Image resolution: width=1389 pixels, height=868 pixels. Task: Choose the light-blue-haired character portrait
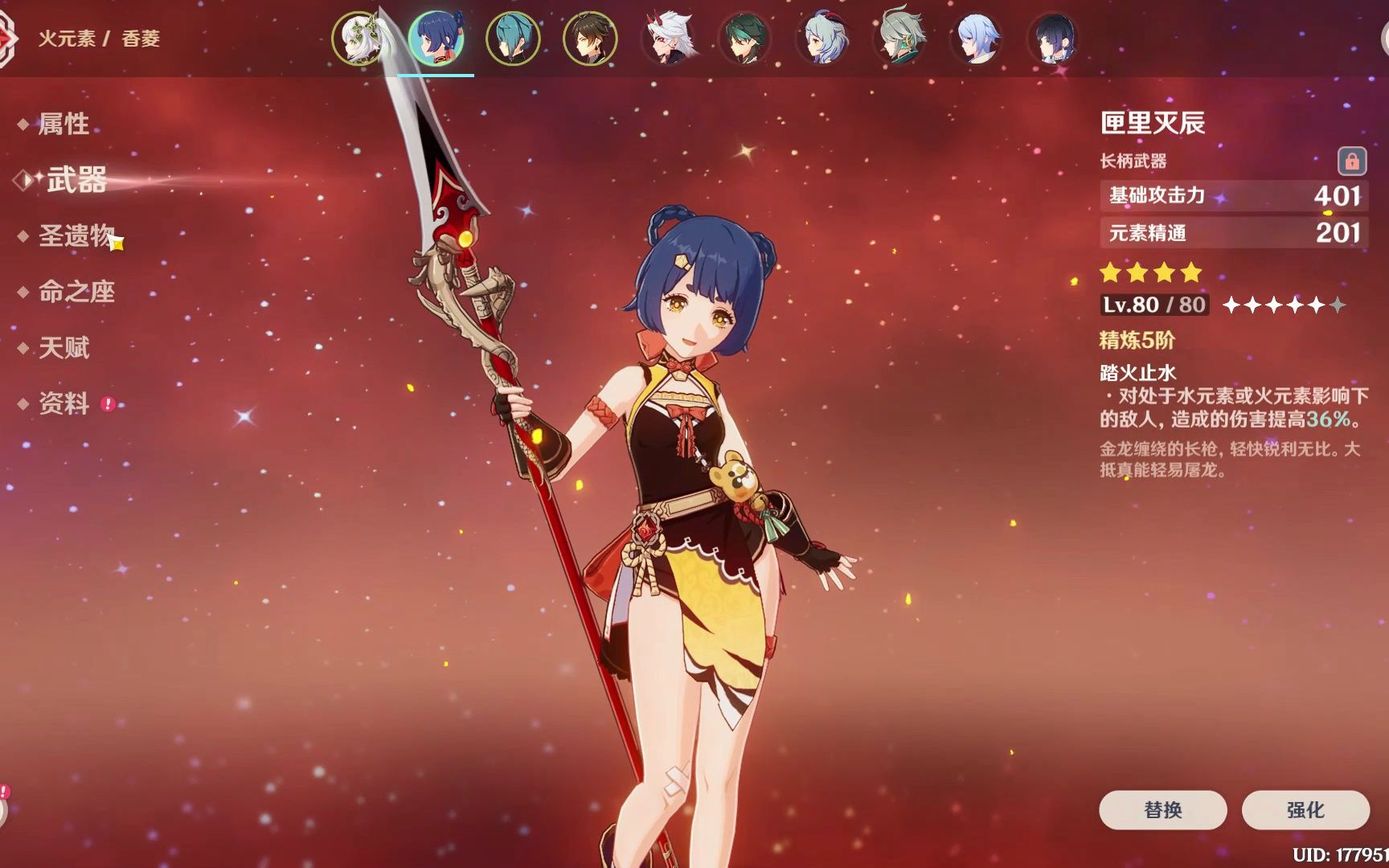[976, 39]
